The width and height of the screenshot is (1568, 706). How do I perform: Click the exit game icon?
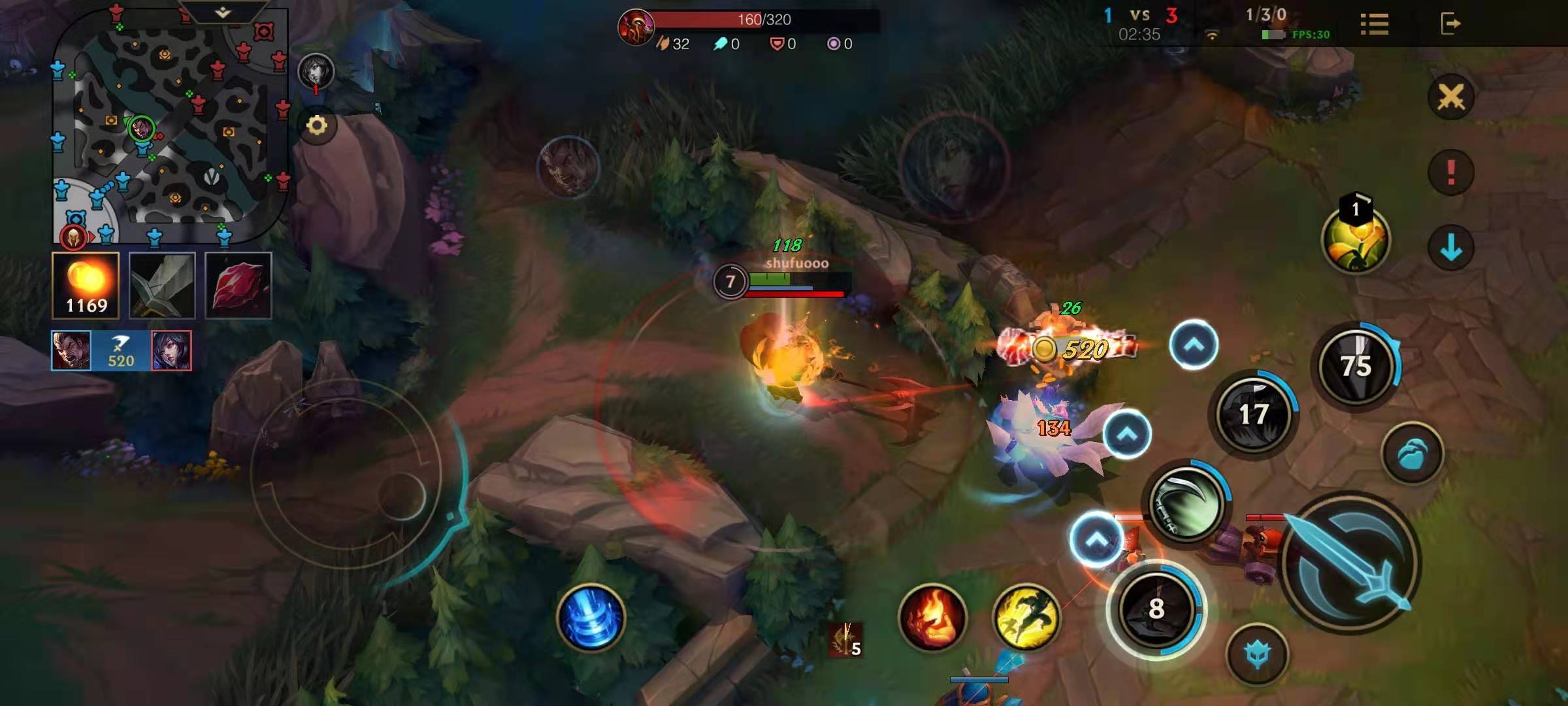pyautogui.click(x=1450, y=24)
